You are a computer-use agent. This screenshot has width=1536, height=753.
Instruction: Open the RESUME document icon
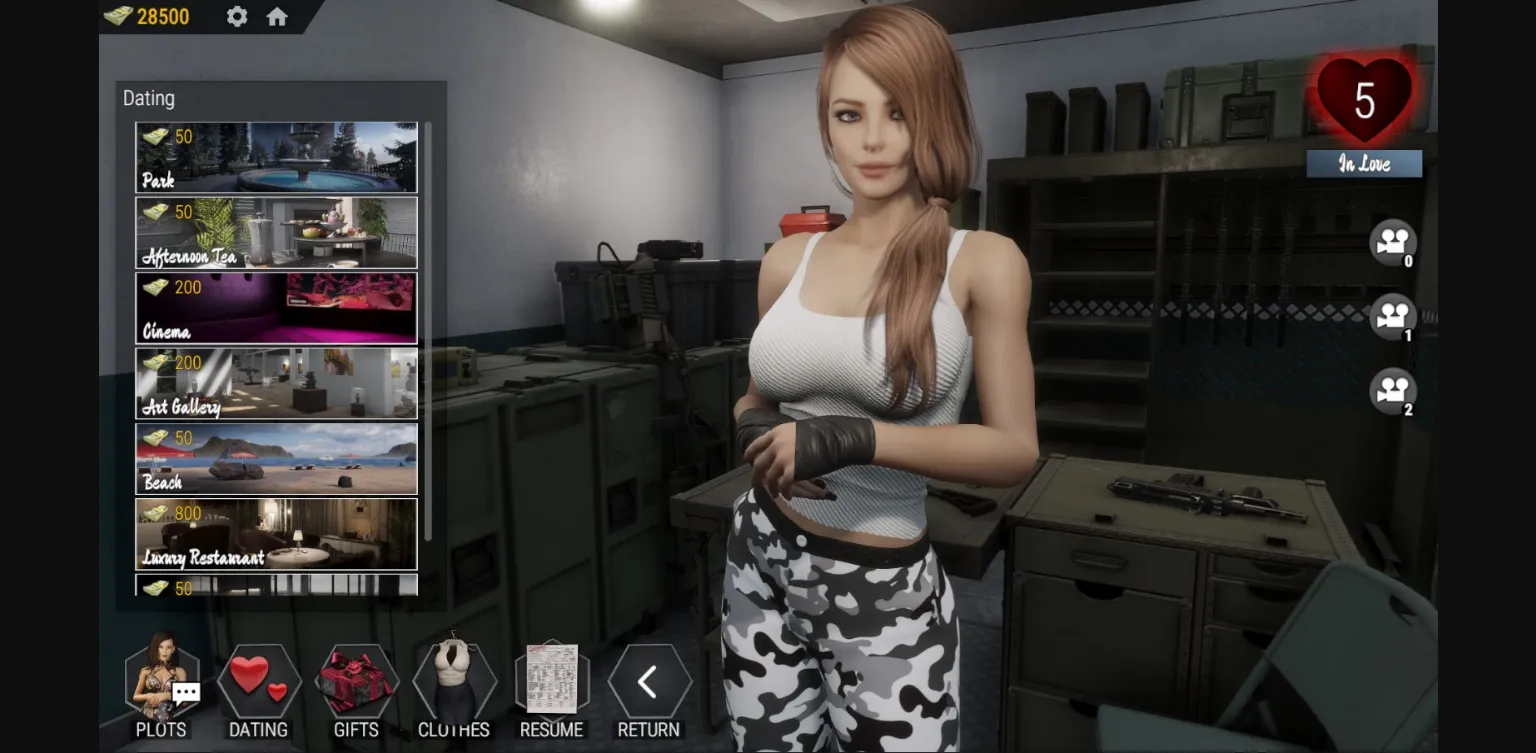click(551, 684)
